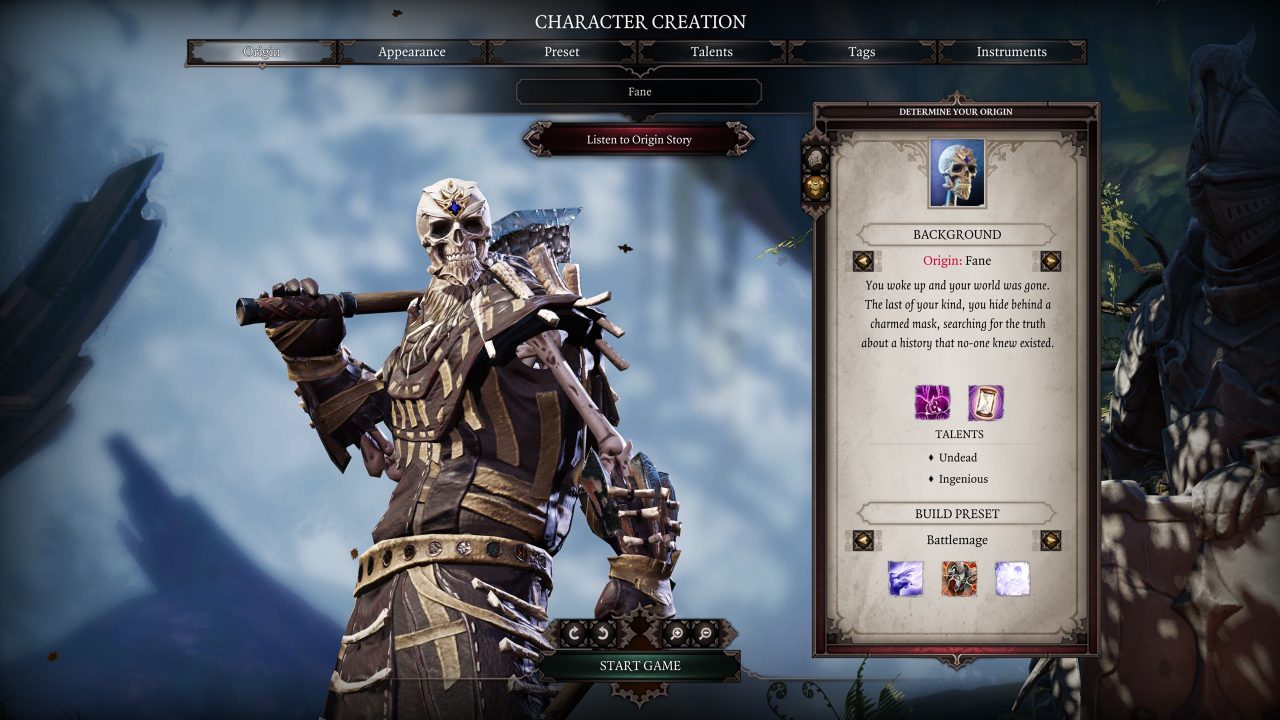Open the Preset tab

[562, 52]
